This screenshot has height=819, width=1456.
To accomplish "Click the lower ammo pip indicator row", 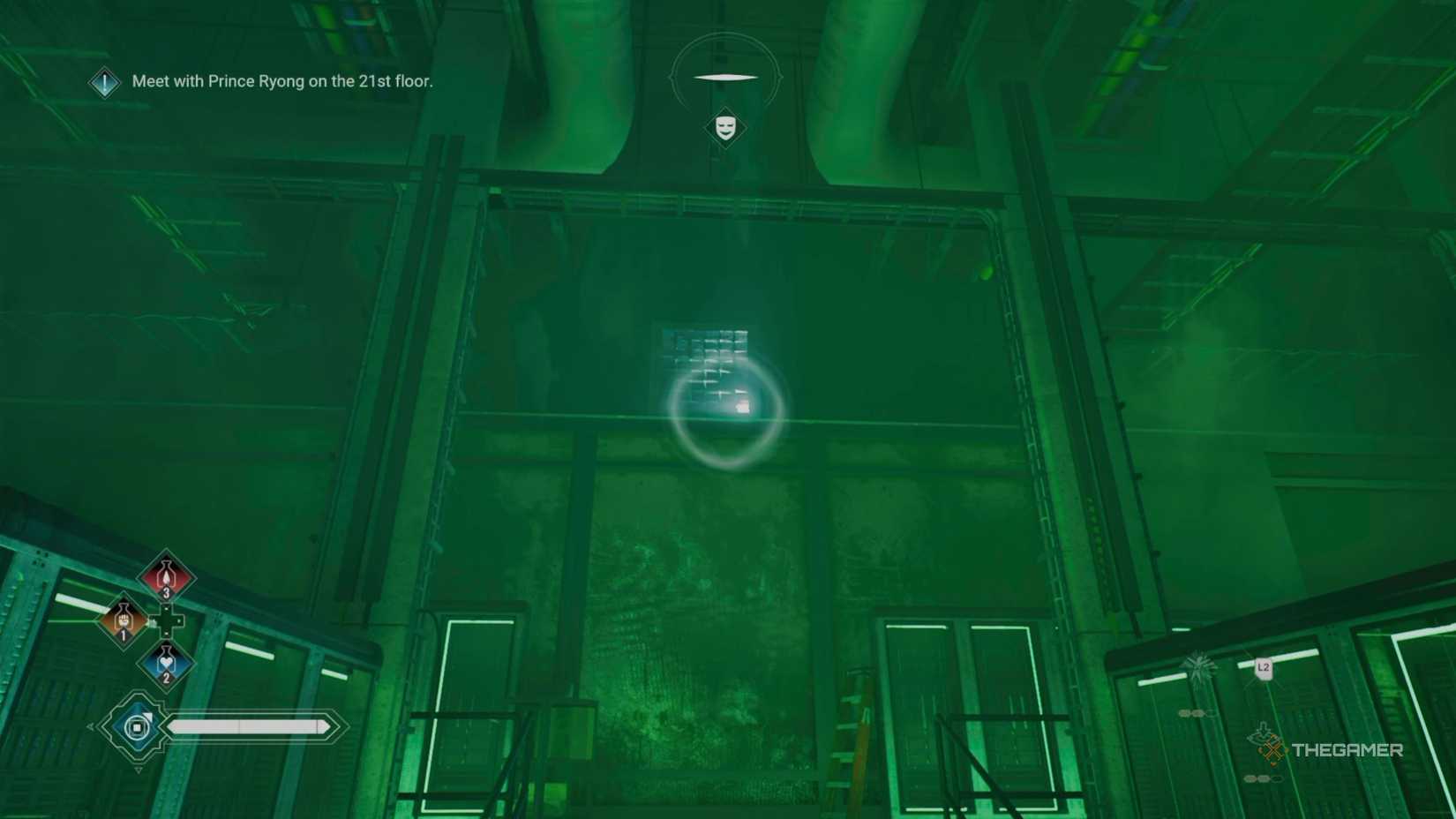I will (x=1262, y=778).
